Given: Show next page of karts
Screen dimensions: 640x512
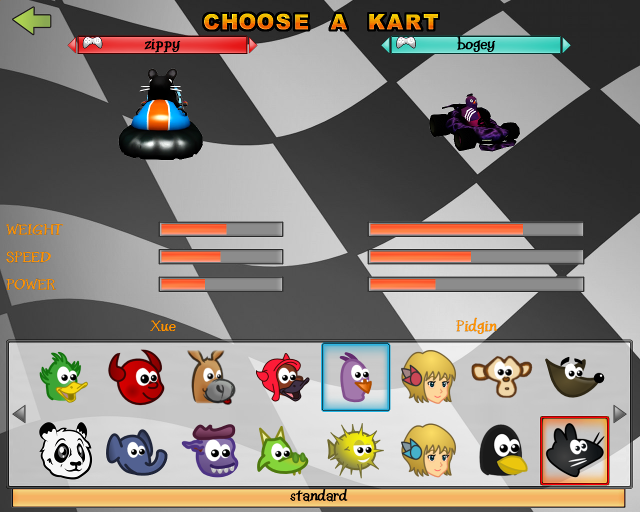Looking at the screenshot, I should (x=620, y=413).
